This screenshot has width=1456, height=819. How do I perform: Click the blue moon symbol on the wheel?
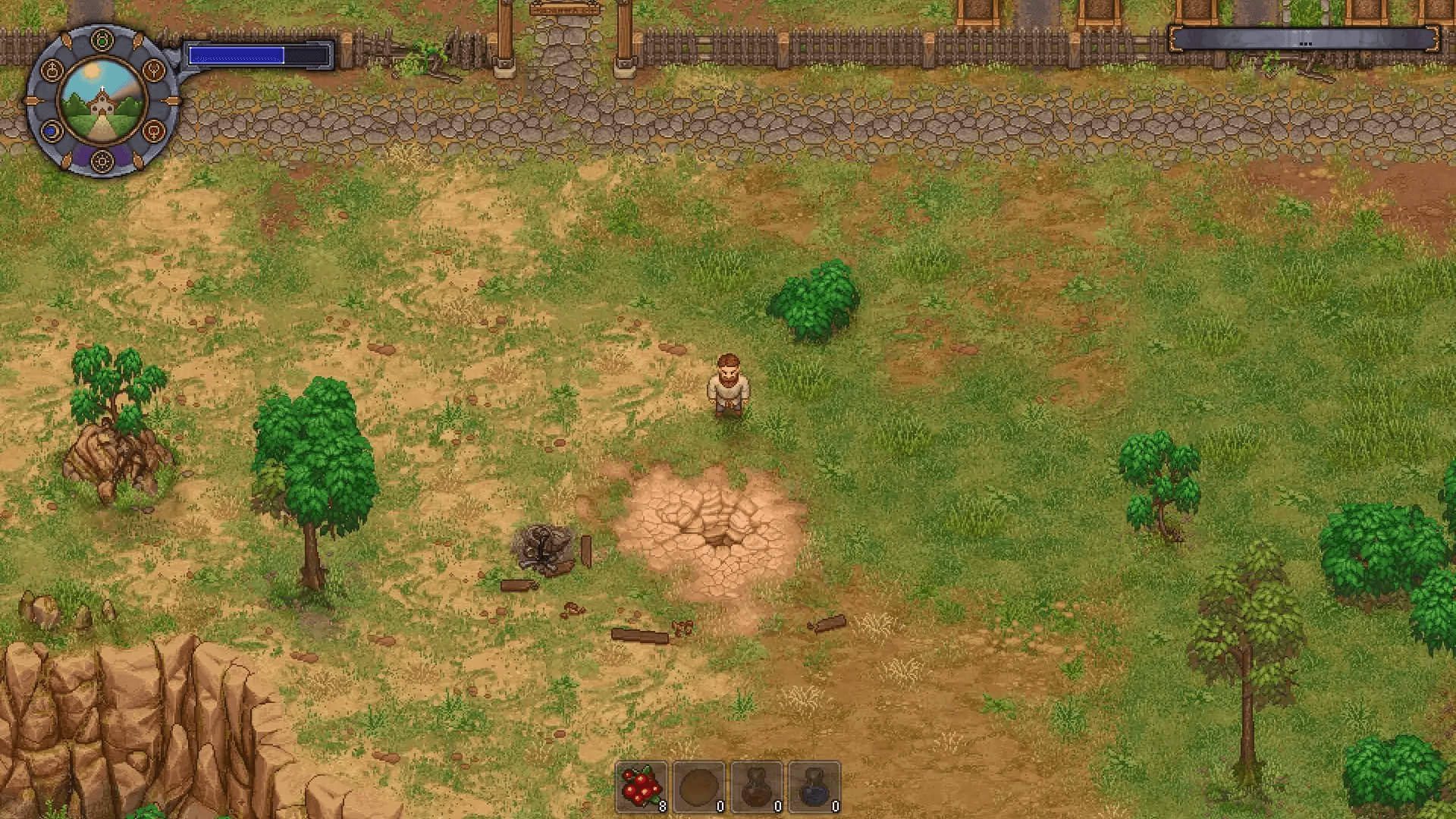51,131
